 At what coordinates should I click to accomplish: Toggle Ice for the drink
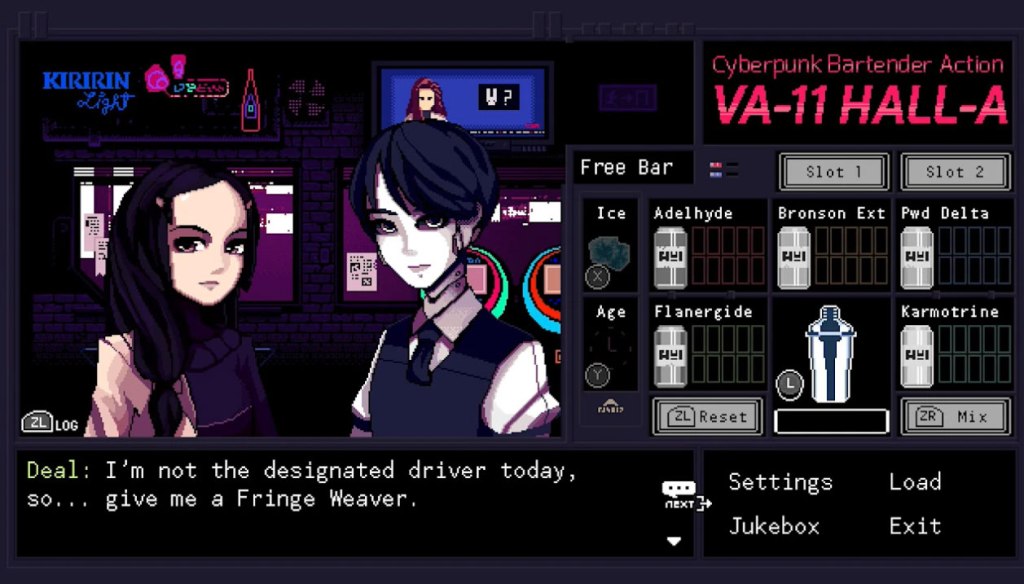609,250
